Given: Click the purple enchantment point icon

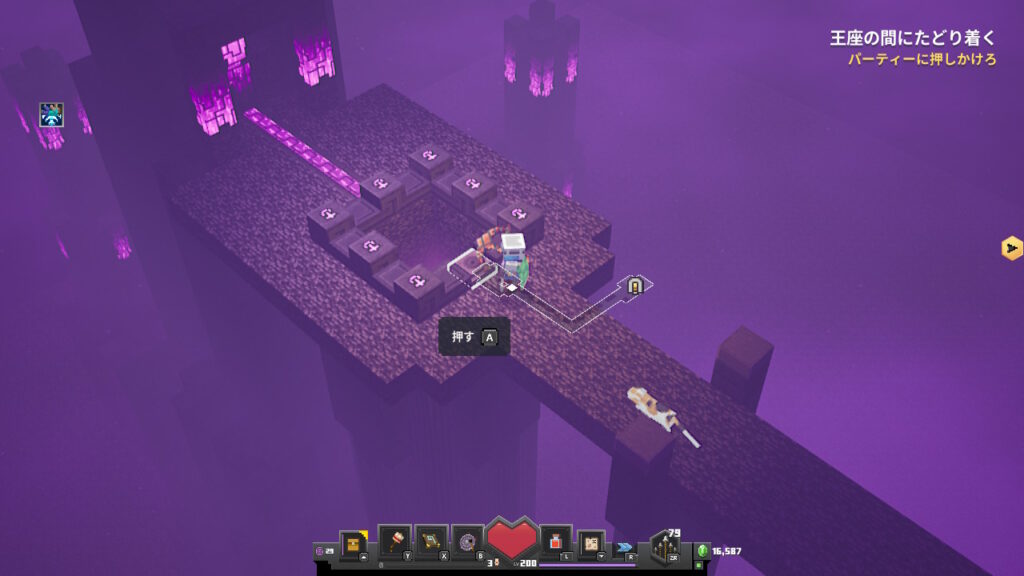Looking at the screenshot, I should (319, 550).
